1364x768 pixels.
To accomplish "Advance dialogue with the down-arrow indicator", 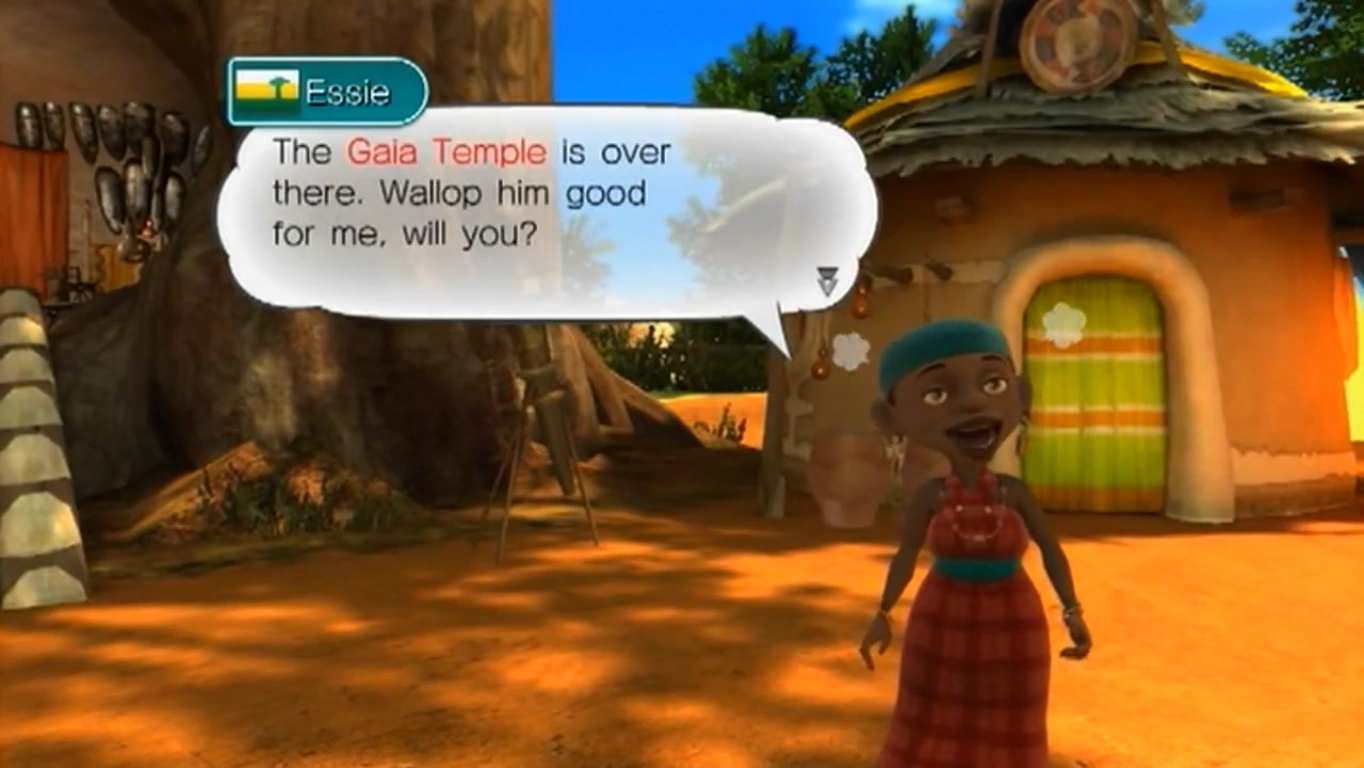I will [827, 281].
